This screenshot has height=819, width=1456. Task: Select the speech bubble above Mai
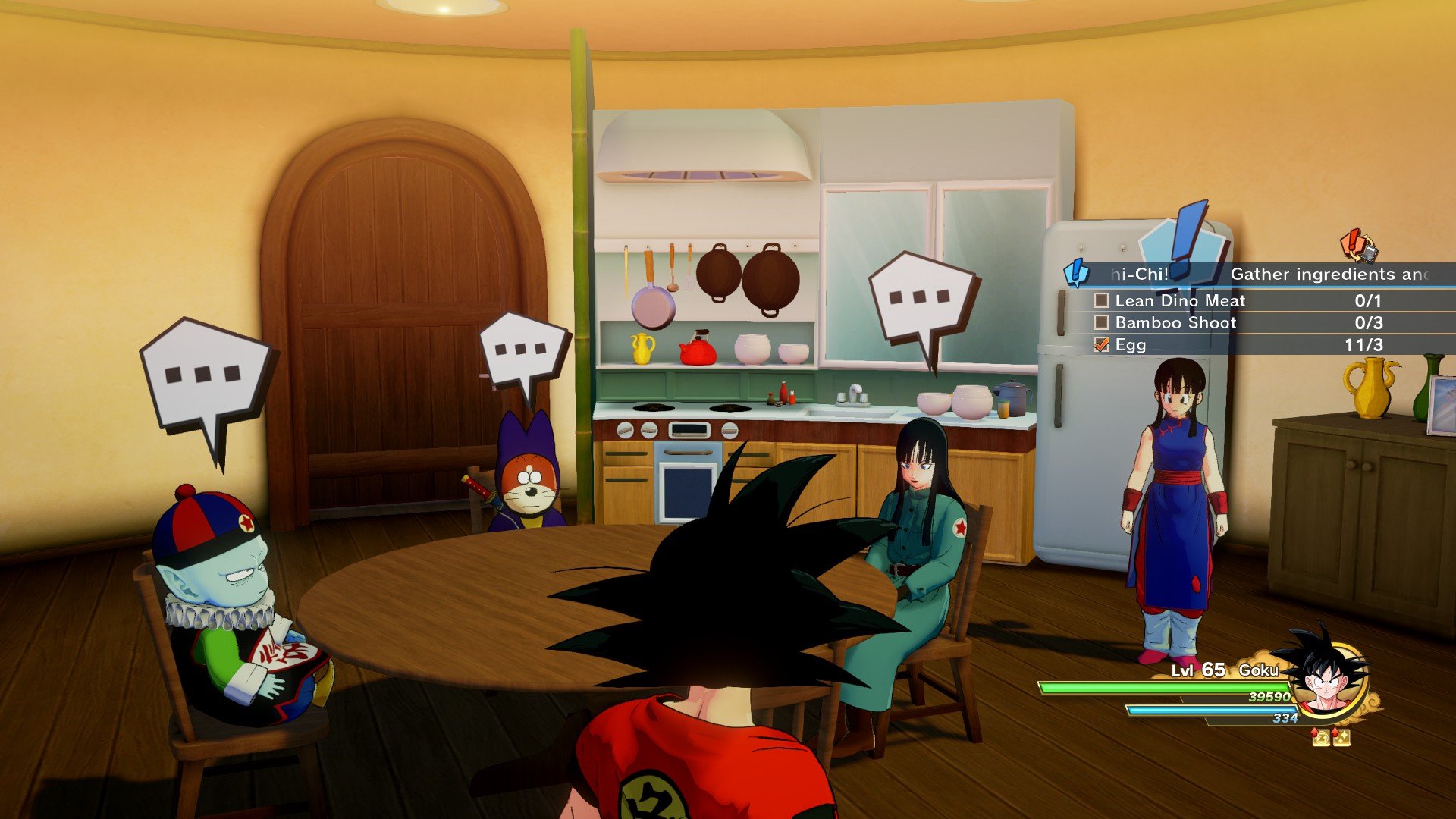pyautogui.click(x=921, y=300)
